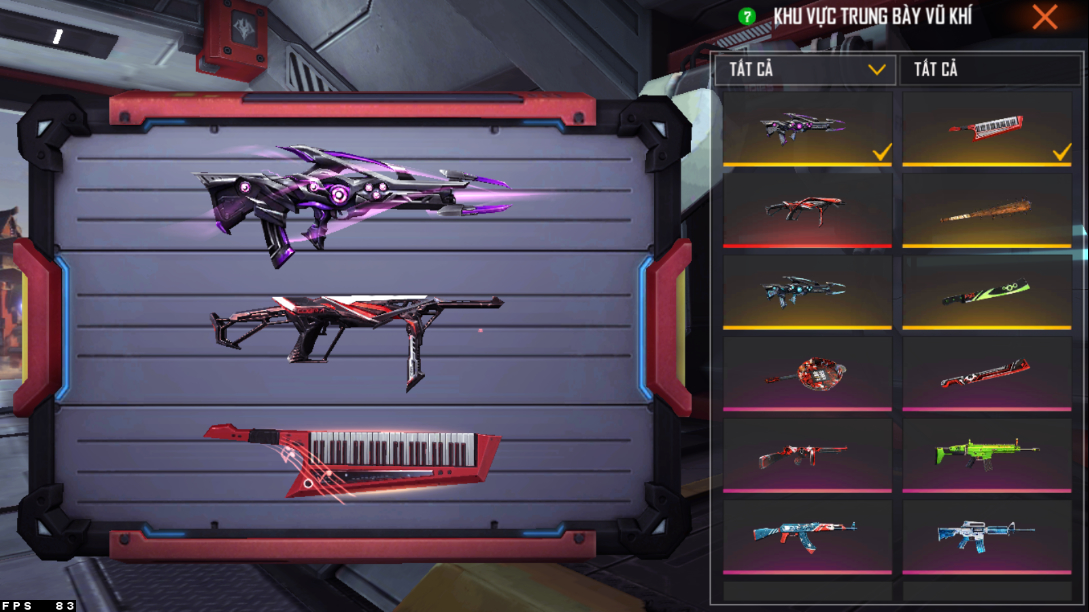Pick the red and black blade thumbnail
The height and width of the screenshot is (612, 1089).
[x=986, y=373]
